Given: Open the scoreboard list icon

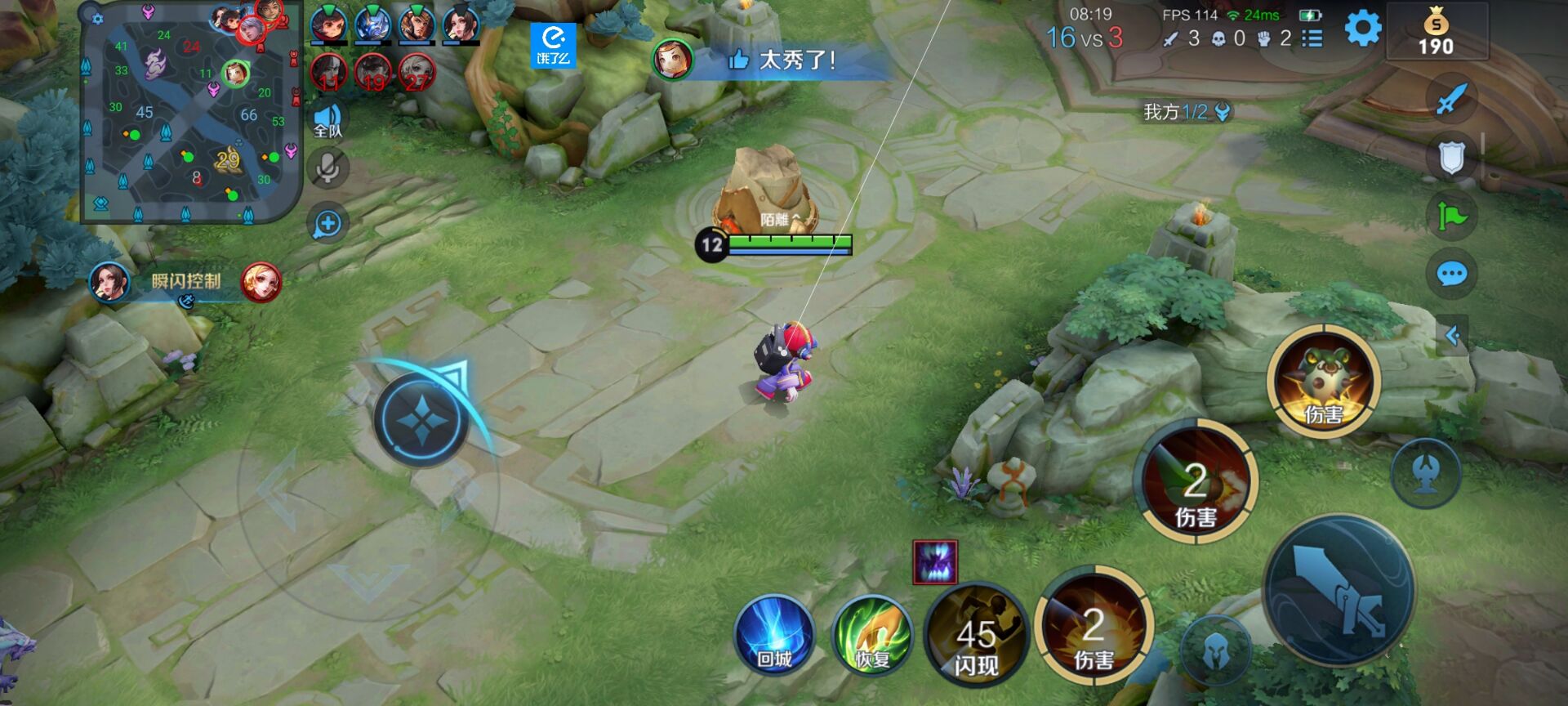Looking at the screenshot, I should point(1312,38).
